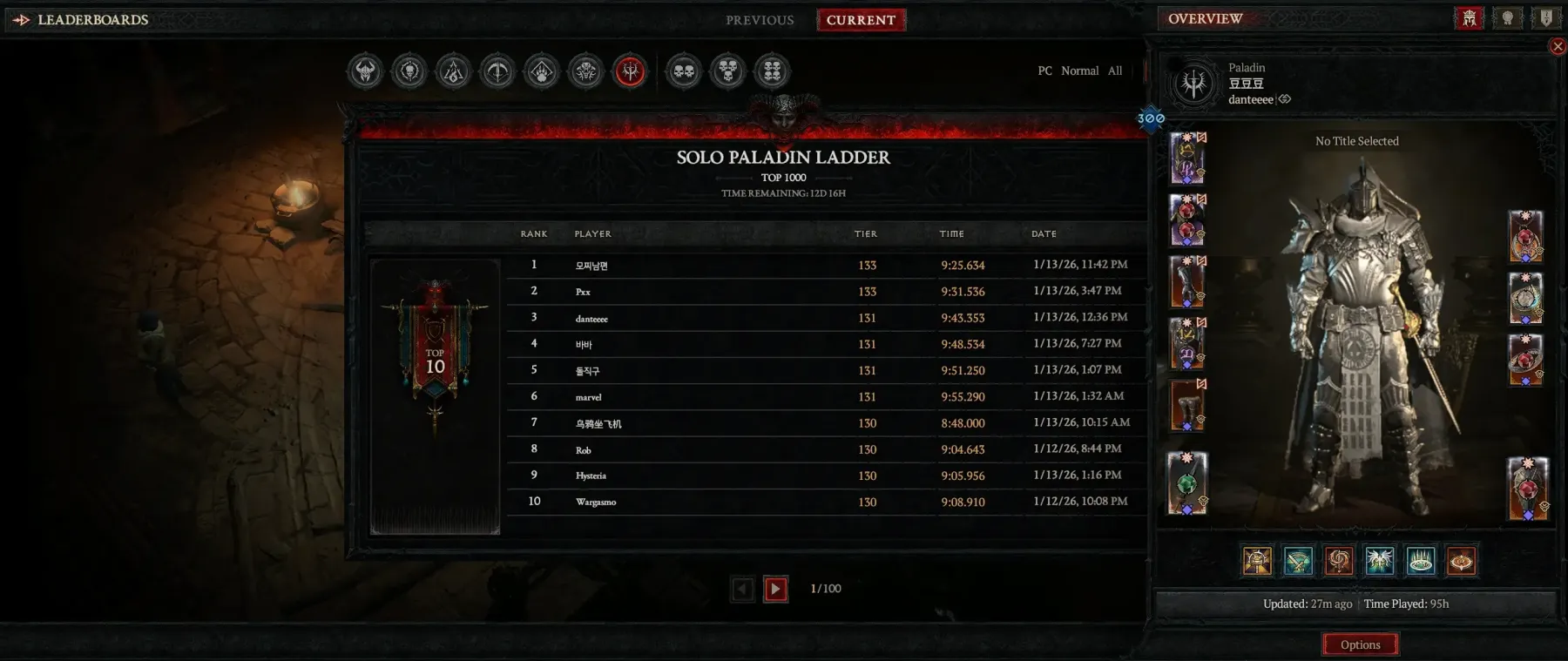Show the two-skull party ladder
The image size is (1568, 661).
(x=684, y=71)
